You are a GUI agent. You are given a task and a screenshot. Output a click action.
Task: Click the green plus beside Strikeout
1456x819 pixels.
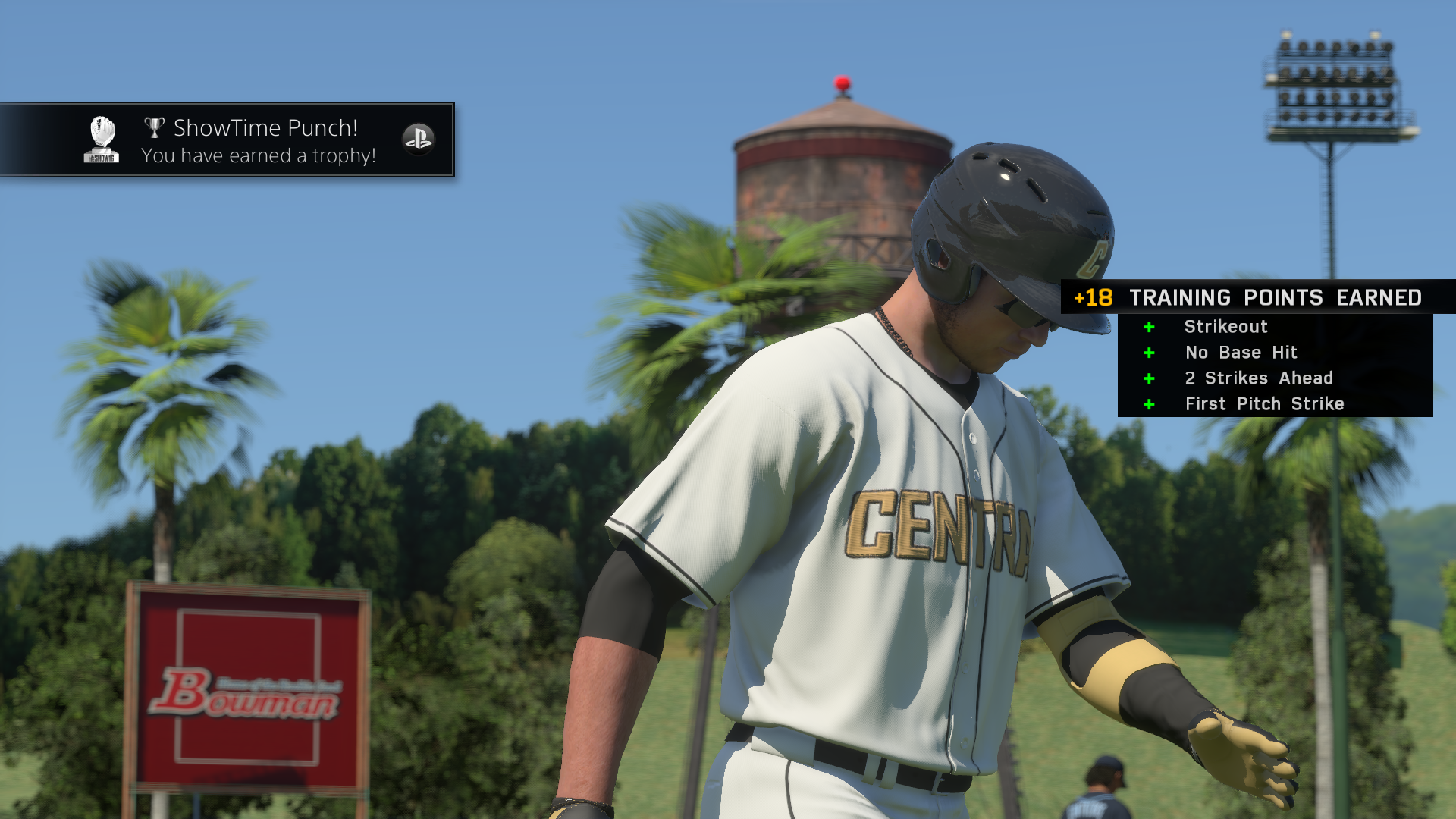click(1150, 327)
